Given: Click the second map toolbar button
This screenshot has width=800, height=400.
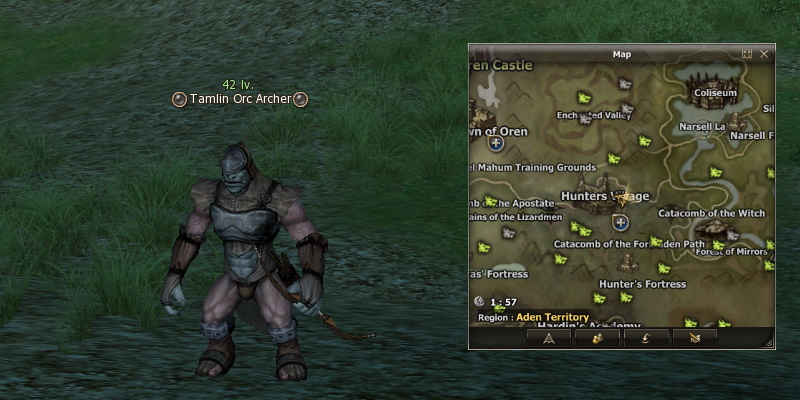Looking at the screenshot, I should (597, 338).
